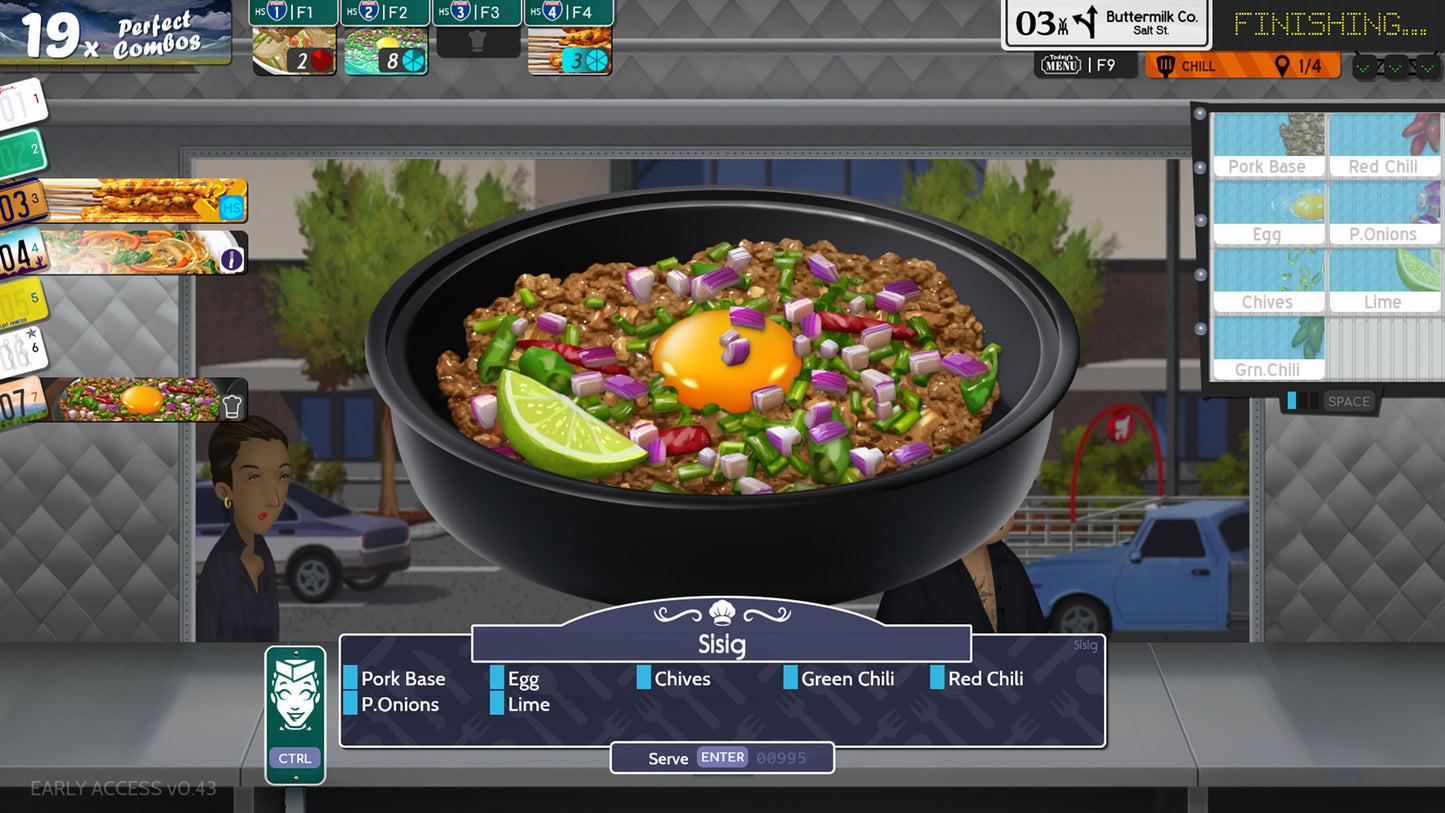
Task: Select the HS badge on the satay ticket 03
Action: click(x=232, y=207)
